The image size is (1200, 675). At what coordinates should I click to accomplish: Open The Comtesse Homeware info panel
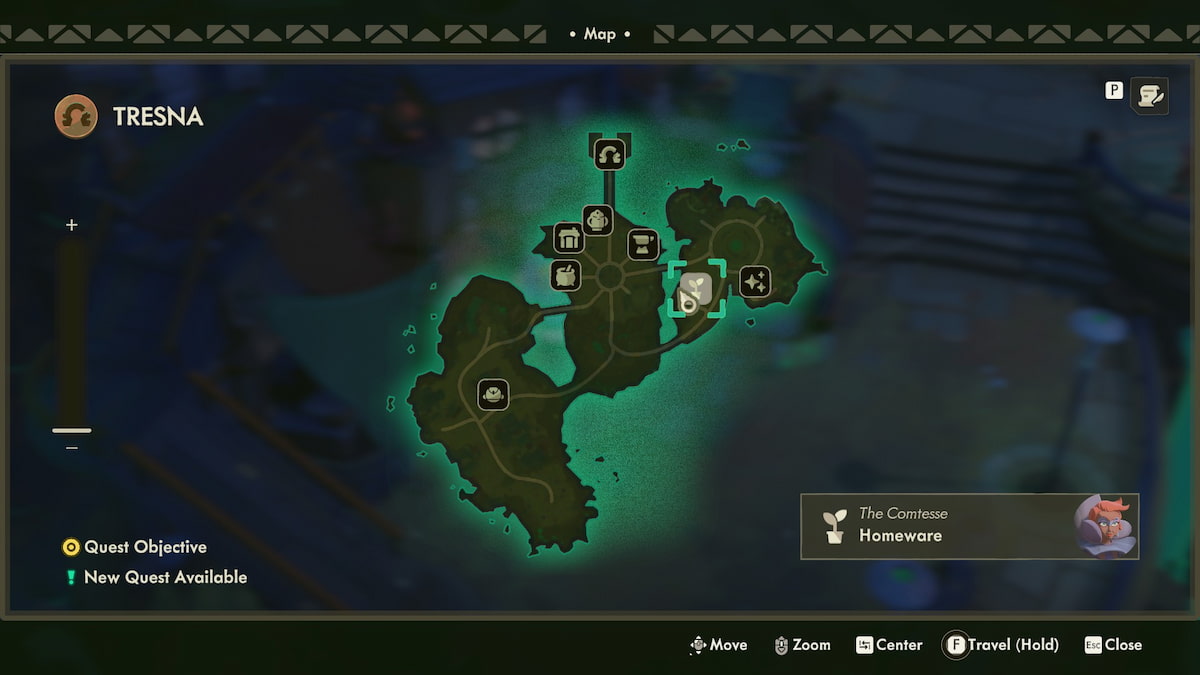[x=969, y=525]
